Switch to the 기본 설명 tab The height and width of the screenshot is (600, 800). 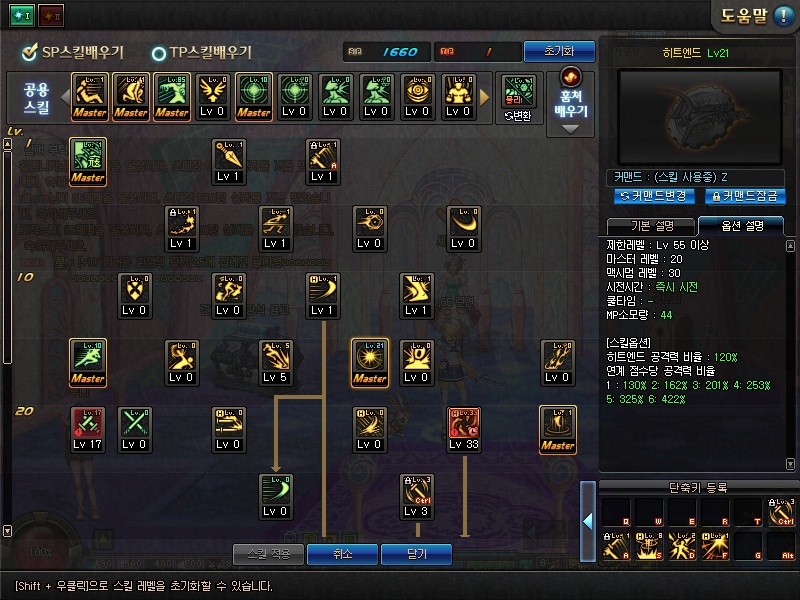click(x=651, y=224)
